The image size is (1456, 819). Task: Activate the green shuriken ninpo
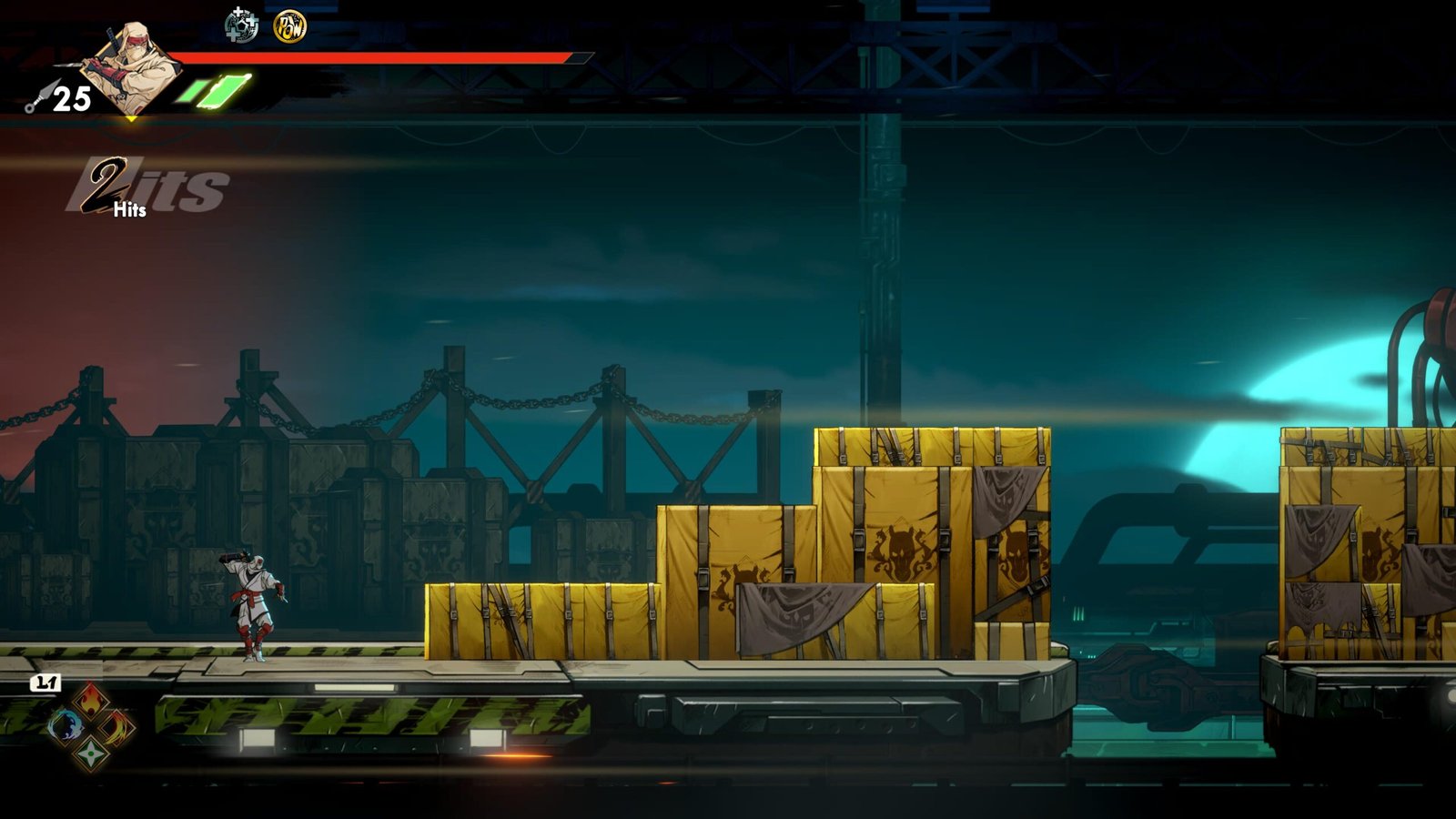91,753
